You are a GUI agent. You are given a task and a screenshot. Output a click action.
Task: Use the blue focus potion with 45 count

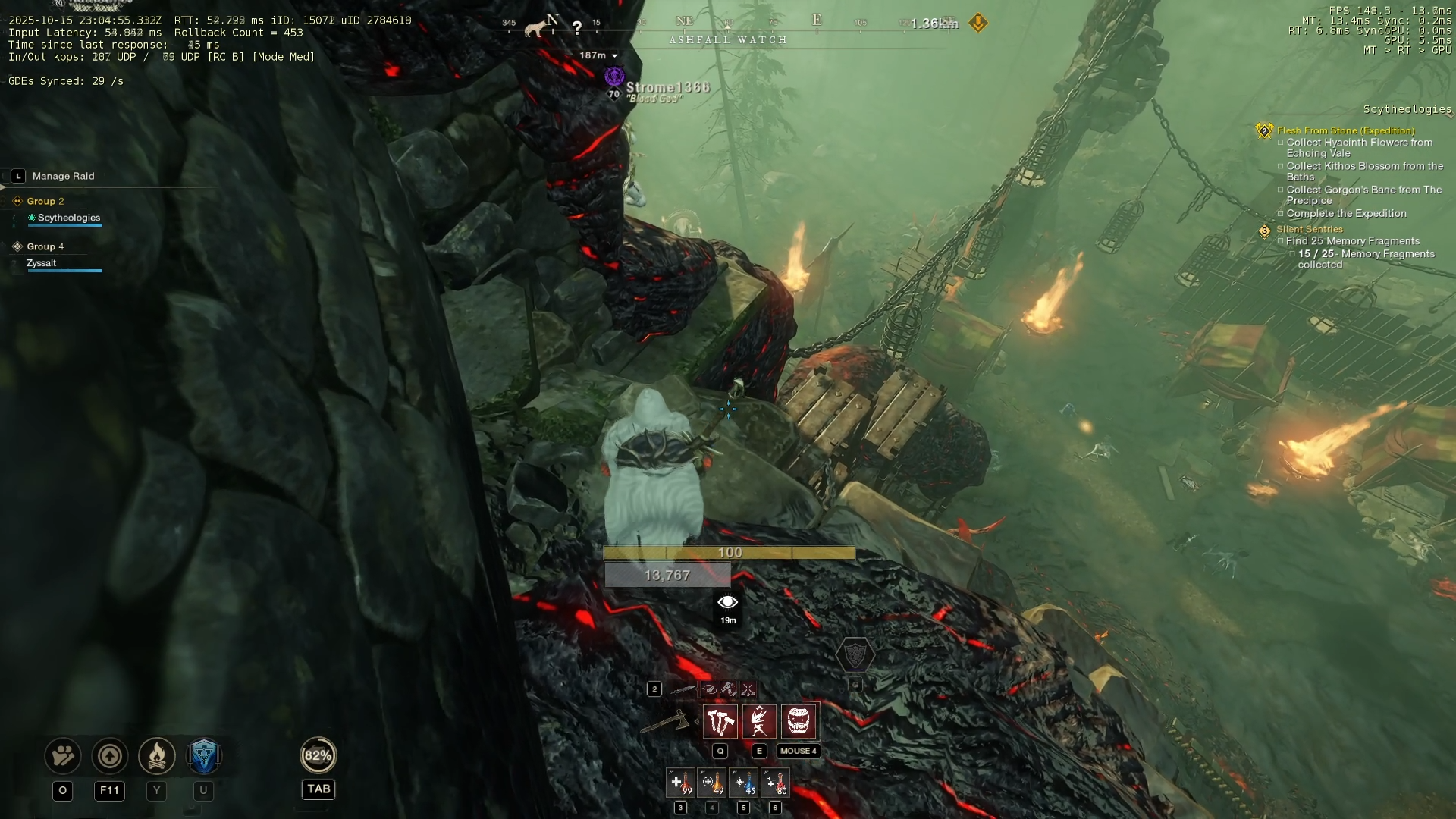coord(744,783)
